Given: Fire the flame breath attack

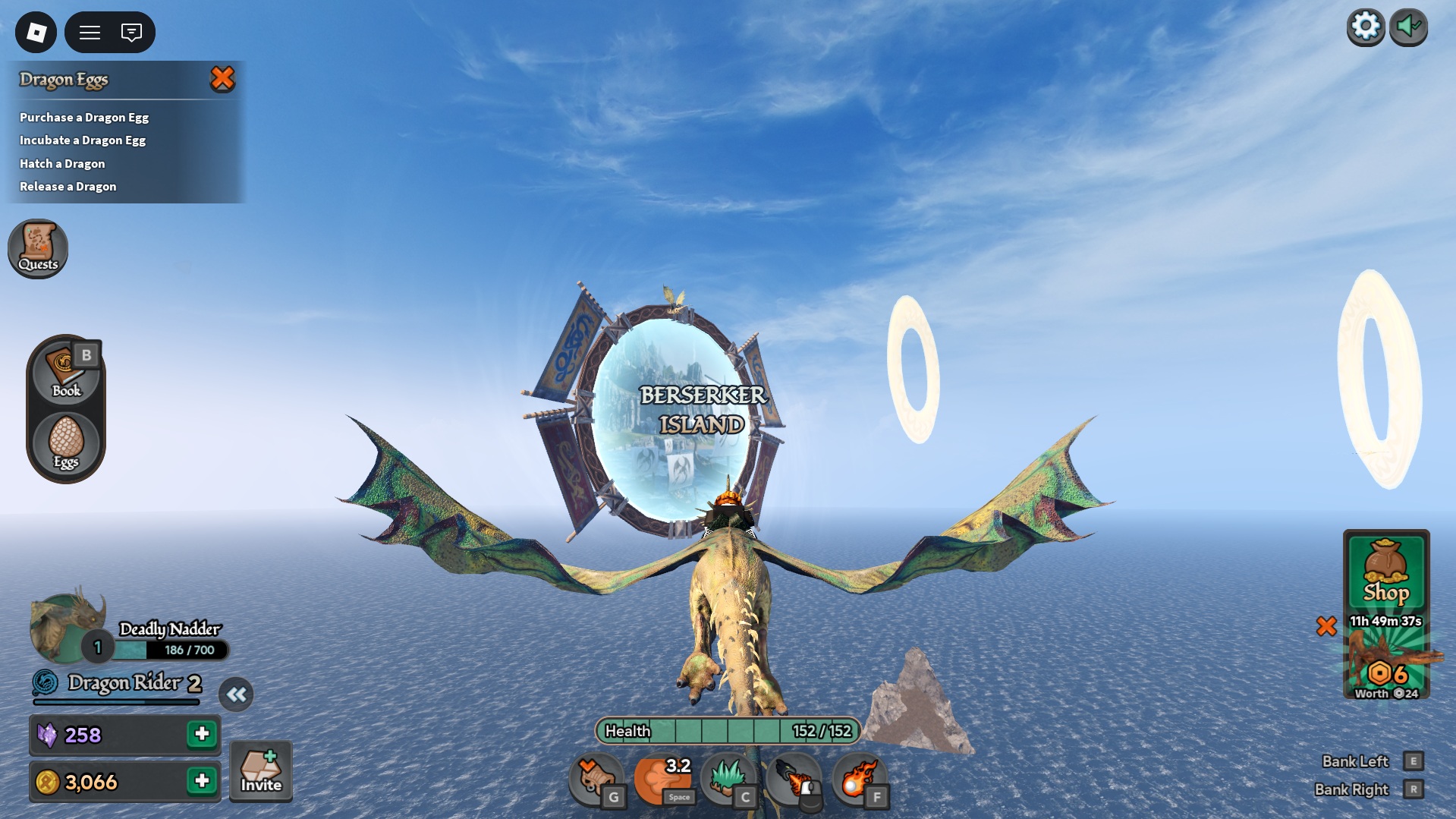Looking at the screenshot, I should [x=795, y=777].
